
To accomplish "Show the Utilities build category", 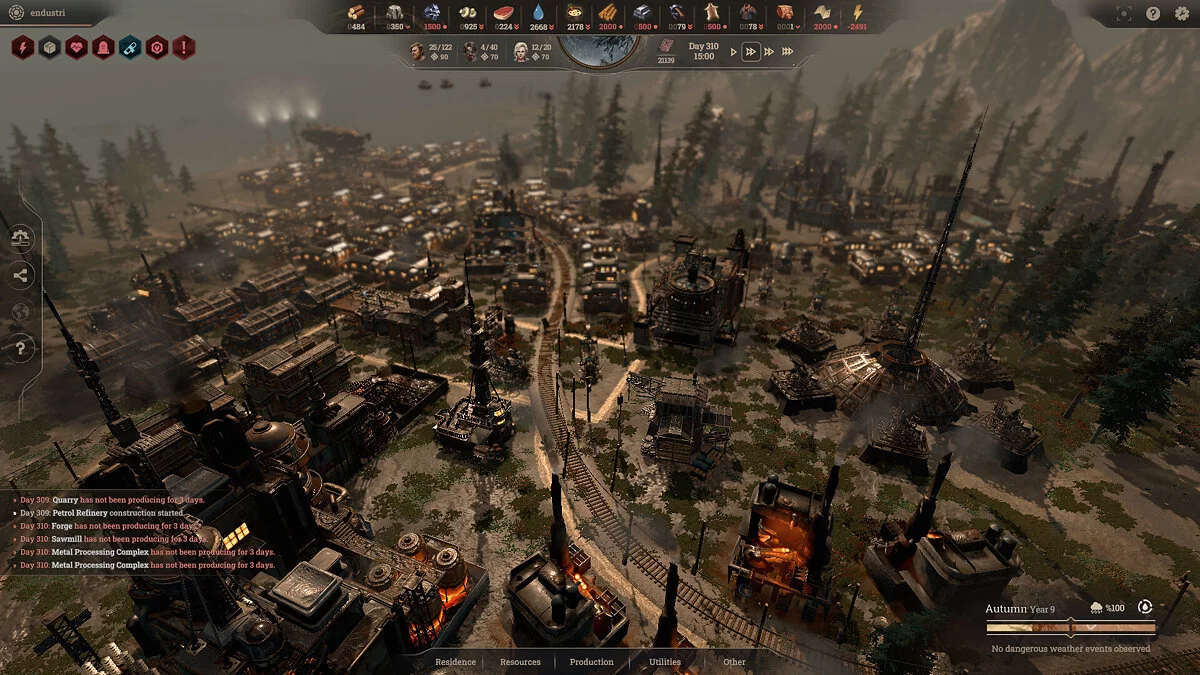I will [665, 662].
